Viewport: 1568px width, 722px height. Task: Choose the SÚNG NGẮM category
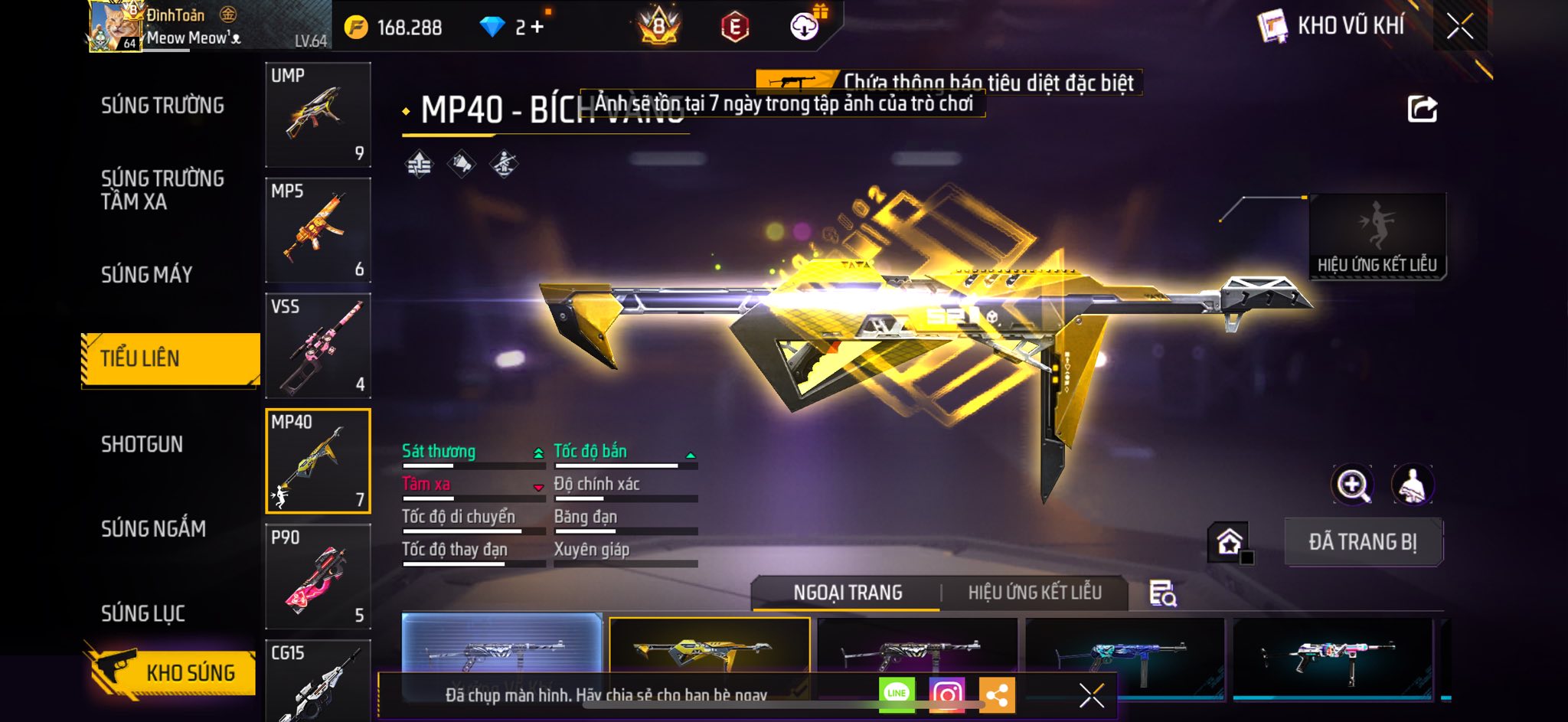[x=153, y=528]
